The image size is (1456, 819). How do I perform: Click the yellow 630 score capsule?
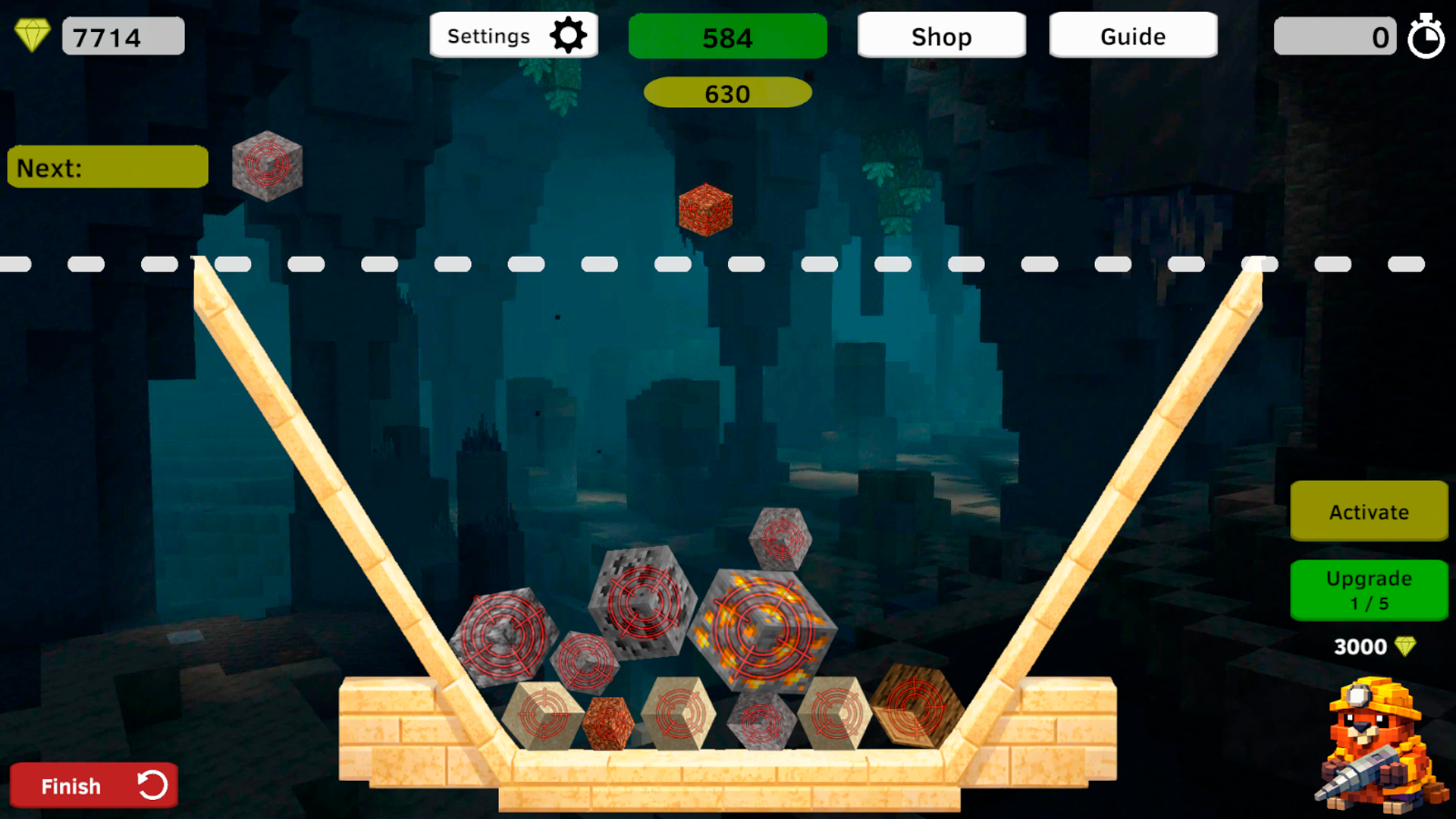pyautogui.click(x=727, y=93)
